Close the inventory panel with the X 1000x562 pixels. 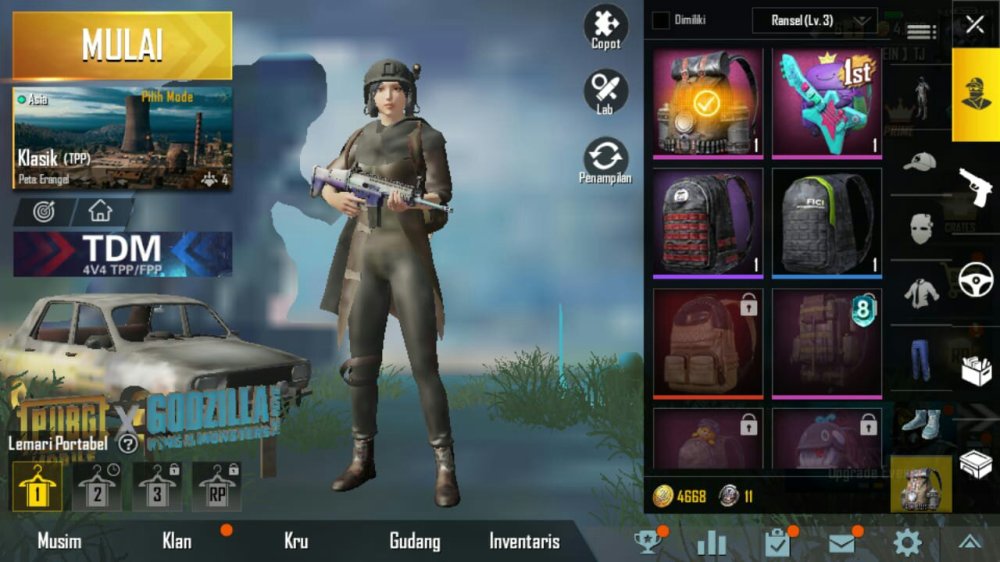(975, 24)
